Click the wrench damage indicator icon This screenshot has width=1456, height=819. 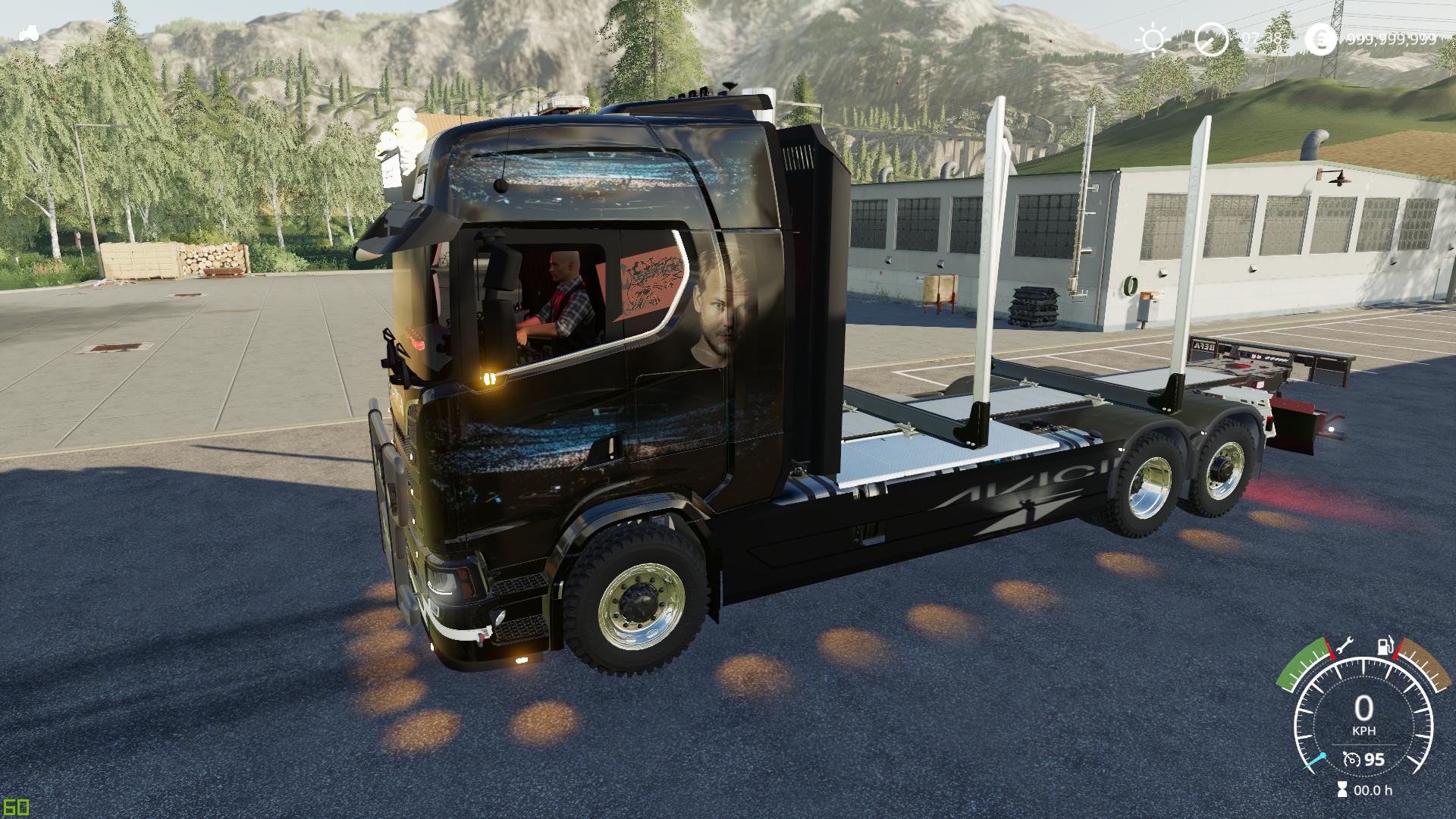tap(1345, 645)
